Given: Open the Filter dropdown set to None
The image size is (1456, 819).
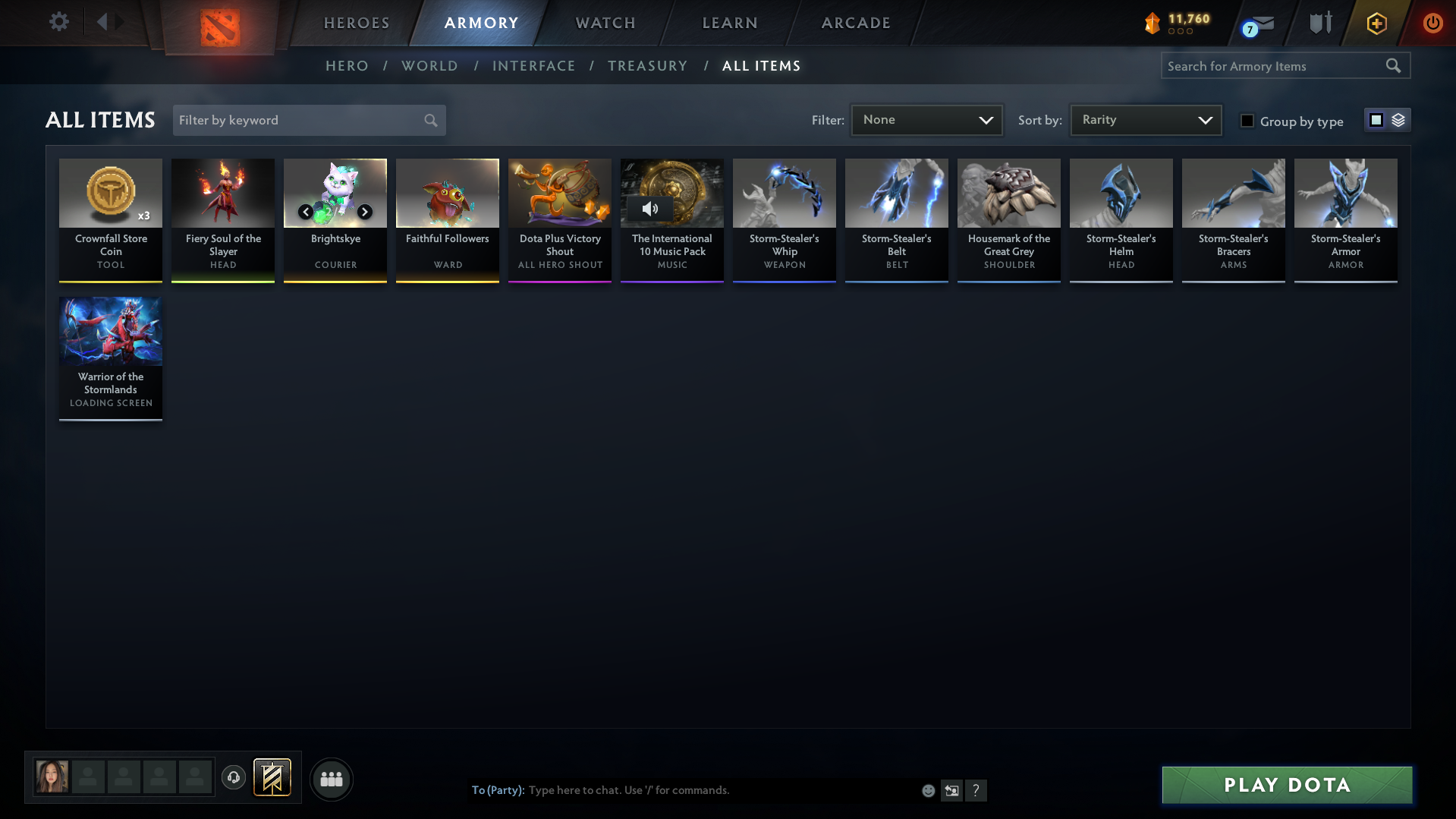Looking at the screenshot, I should (926, 119).
